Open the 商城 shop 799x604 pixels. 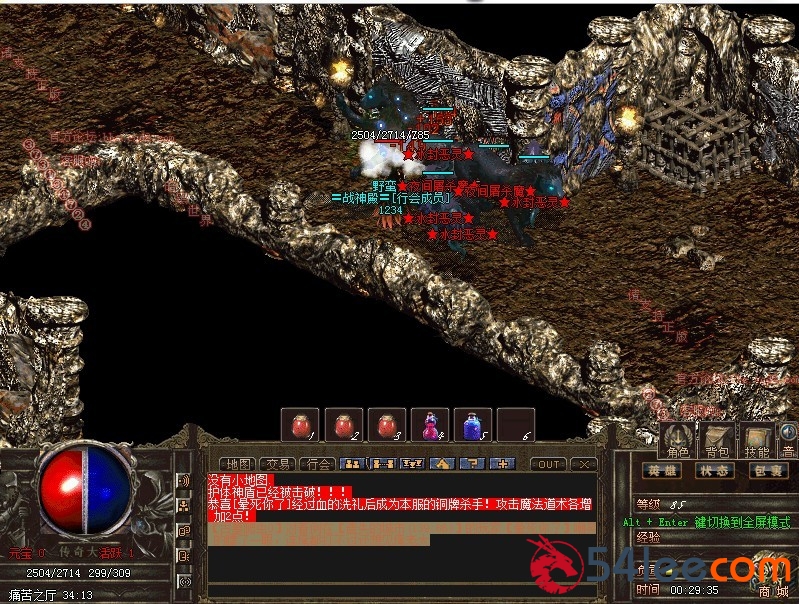[x=774, y=592]
